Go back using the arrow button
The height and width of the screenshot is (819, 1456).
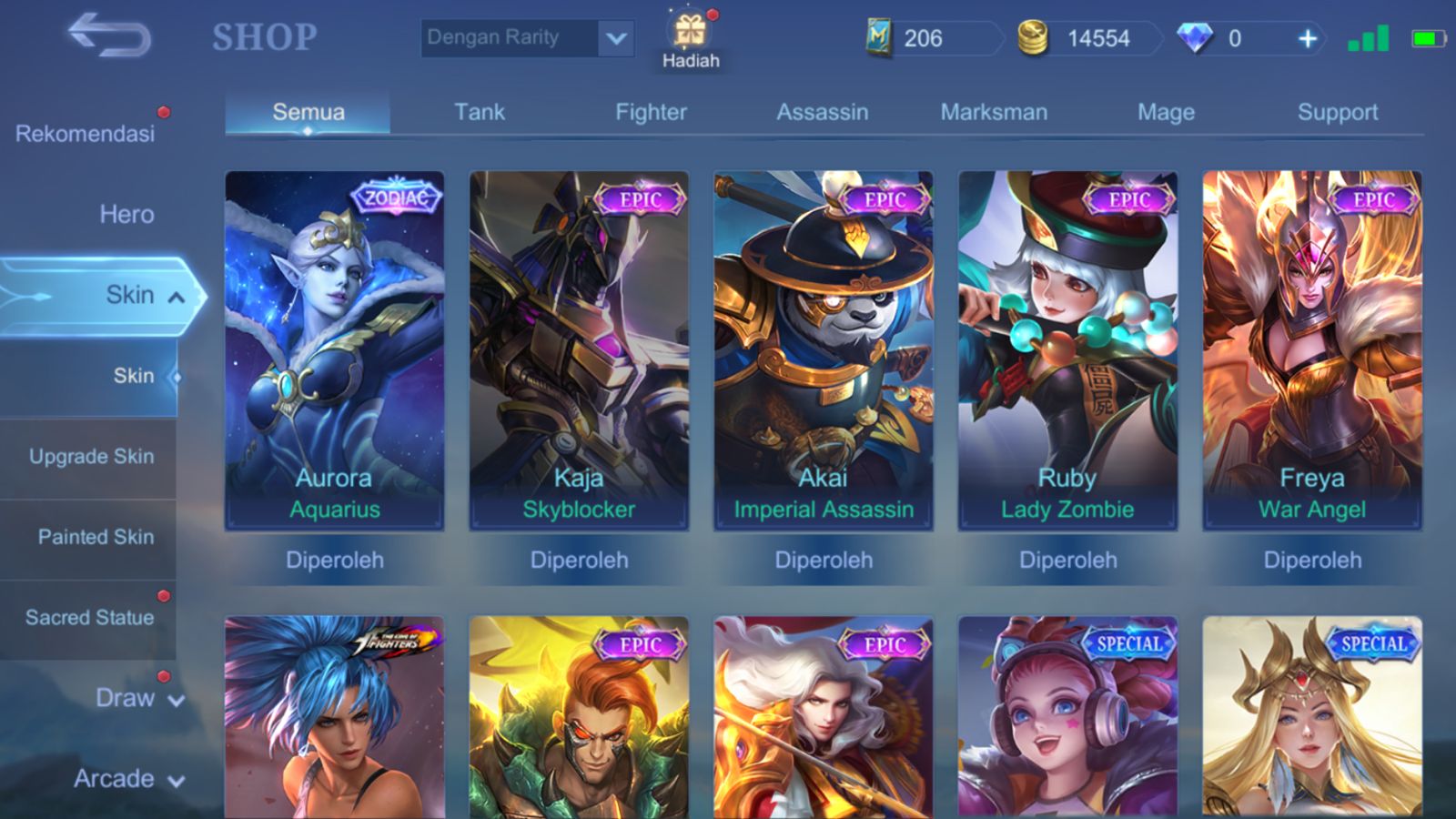click(x=109, y=36)
